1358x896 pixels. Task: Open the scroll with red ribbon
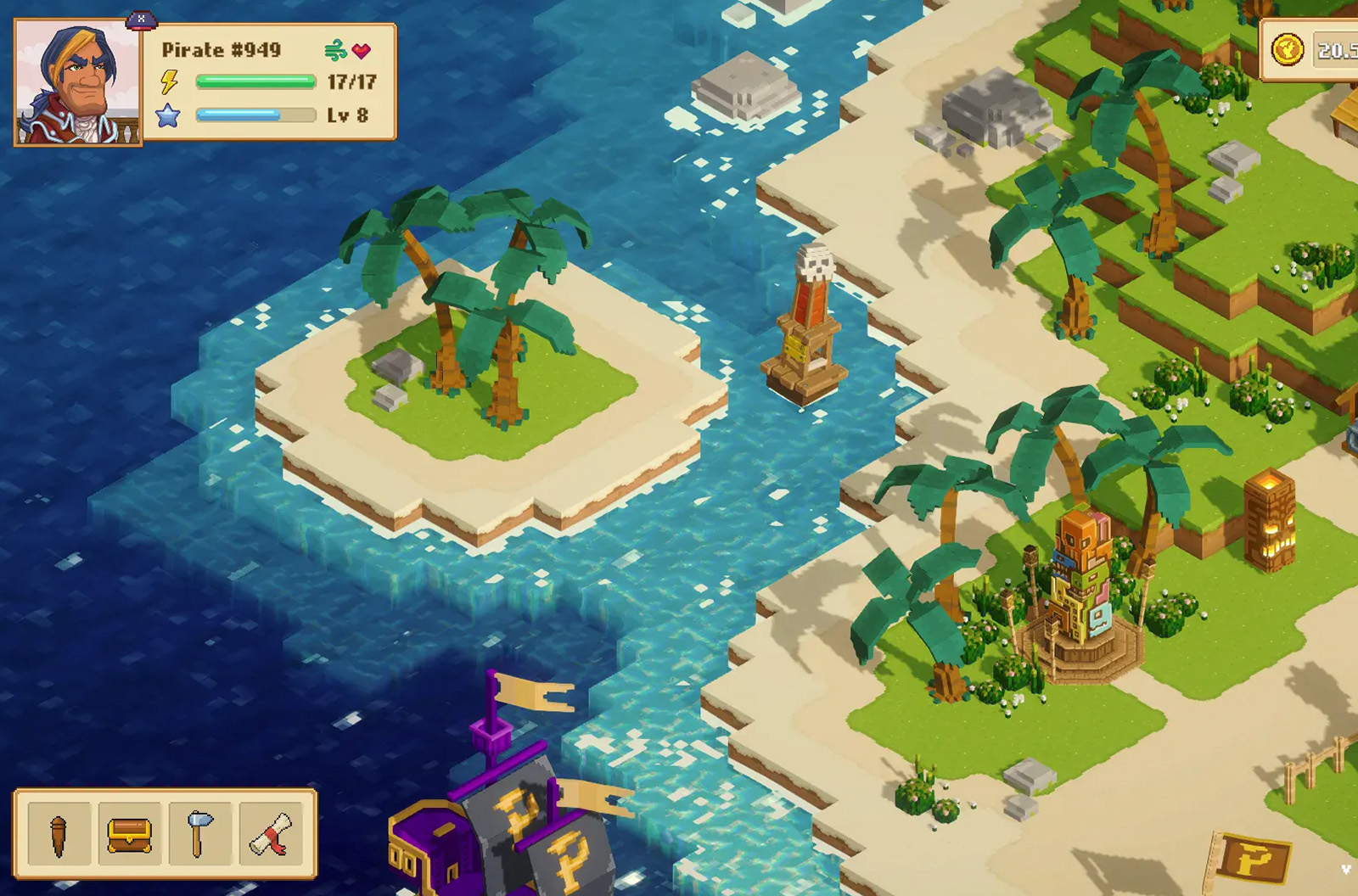271,835
